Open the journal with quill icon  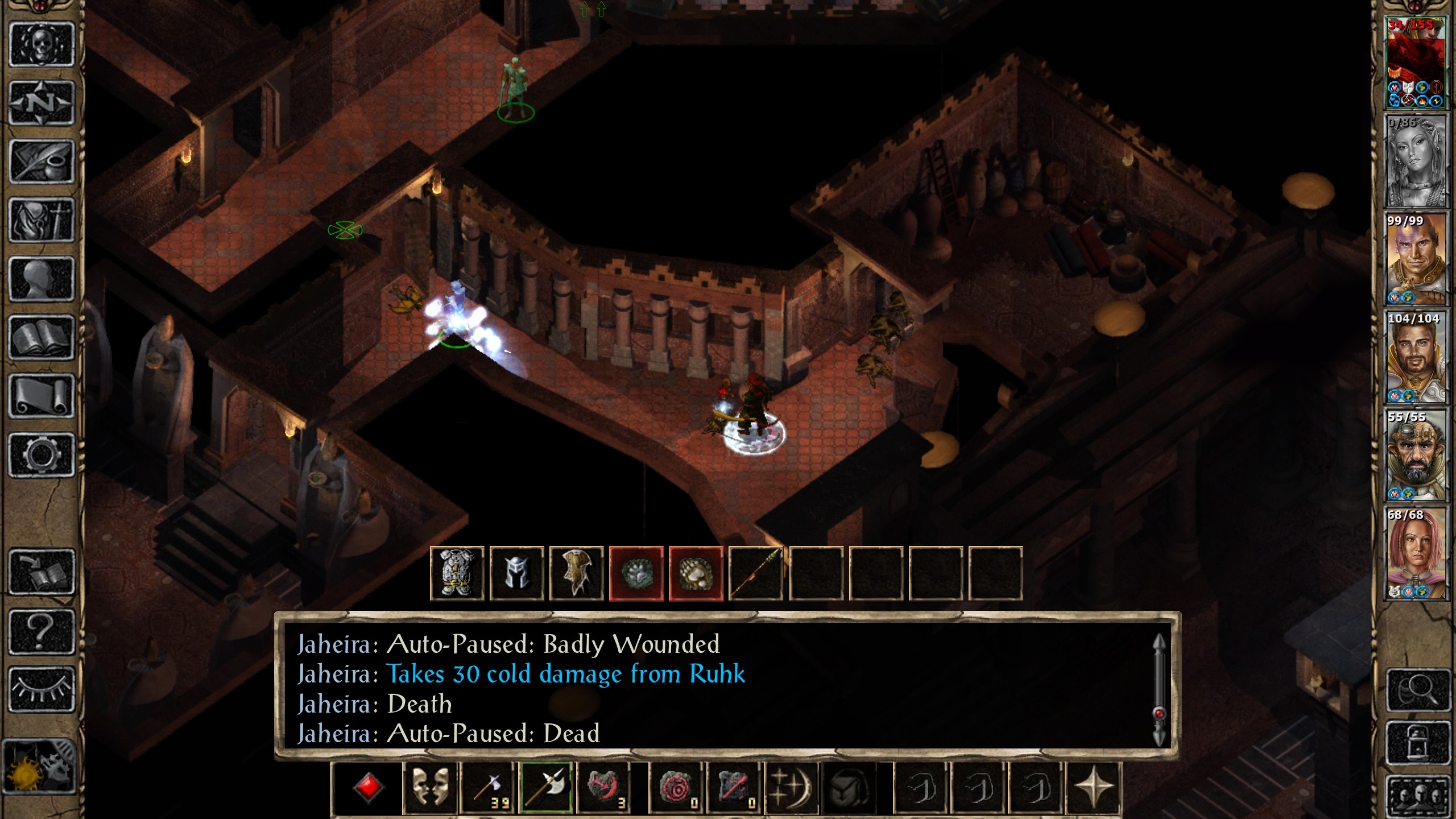tap(42, 162)
